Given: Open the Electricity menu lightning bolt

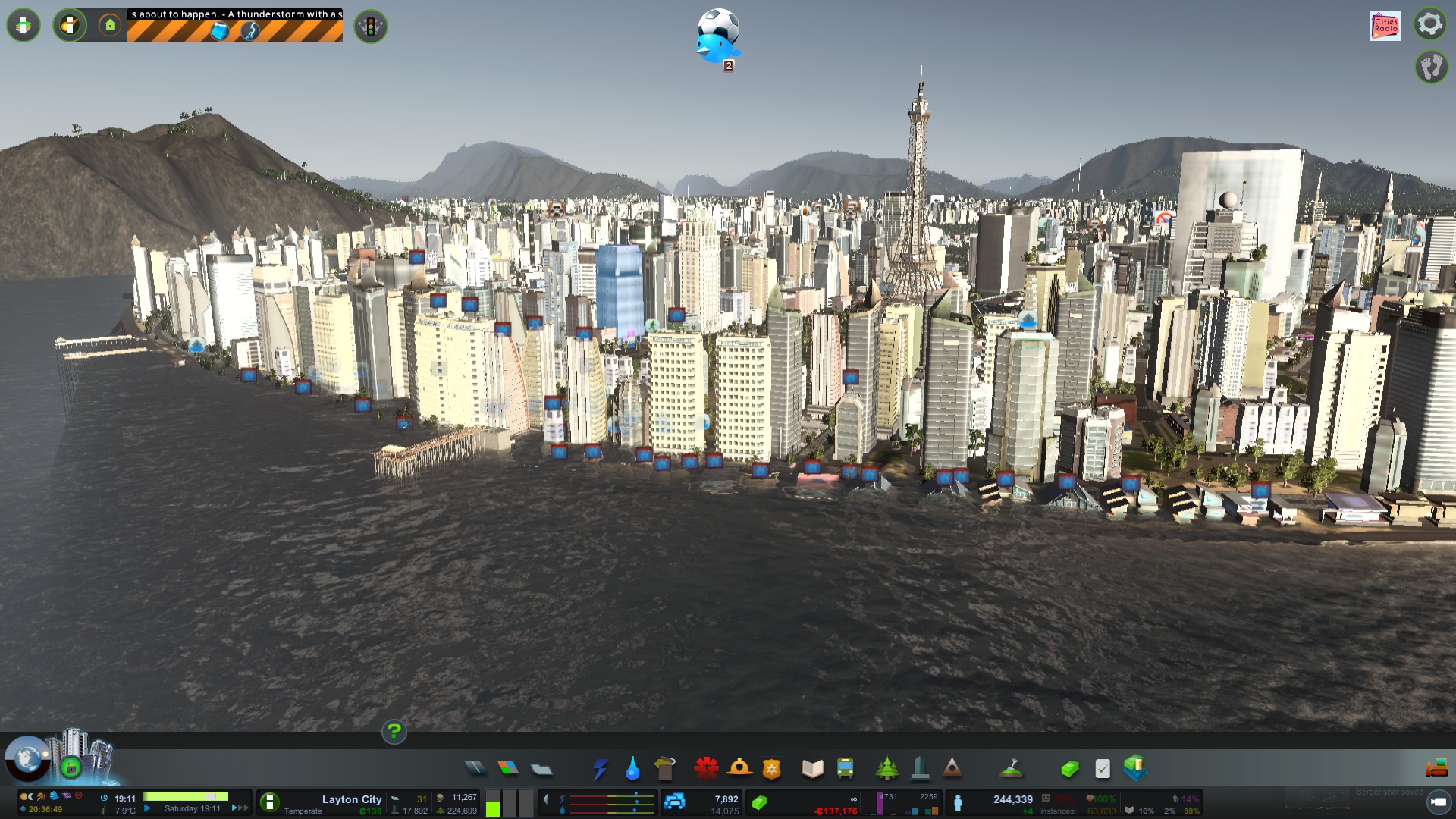Looking at the screenshot, I should 601,768.
